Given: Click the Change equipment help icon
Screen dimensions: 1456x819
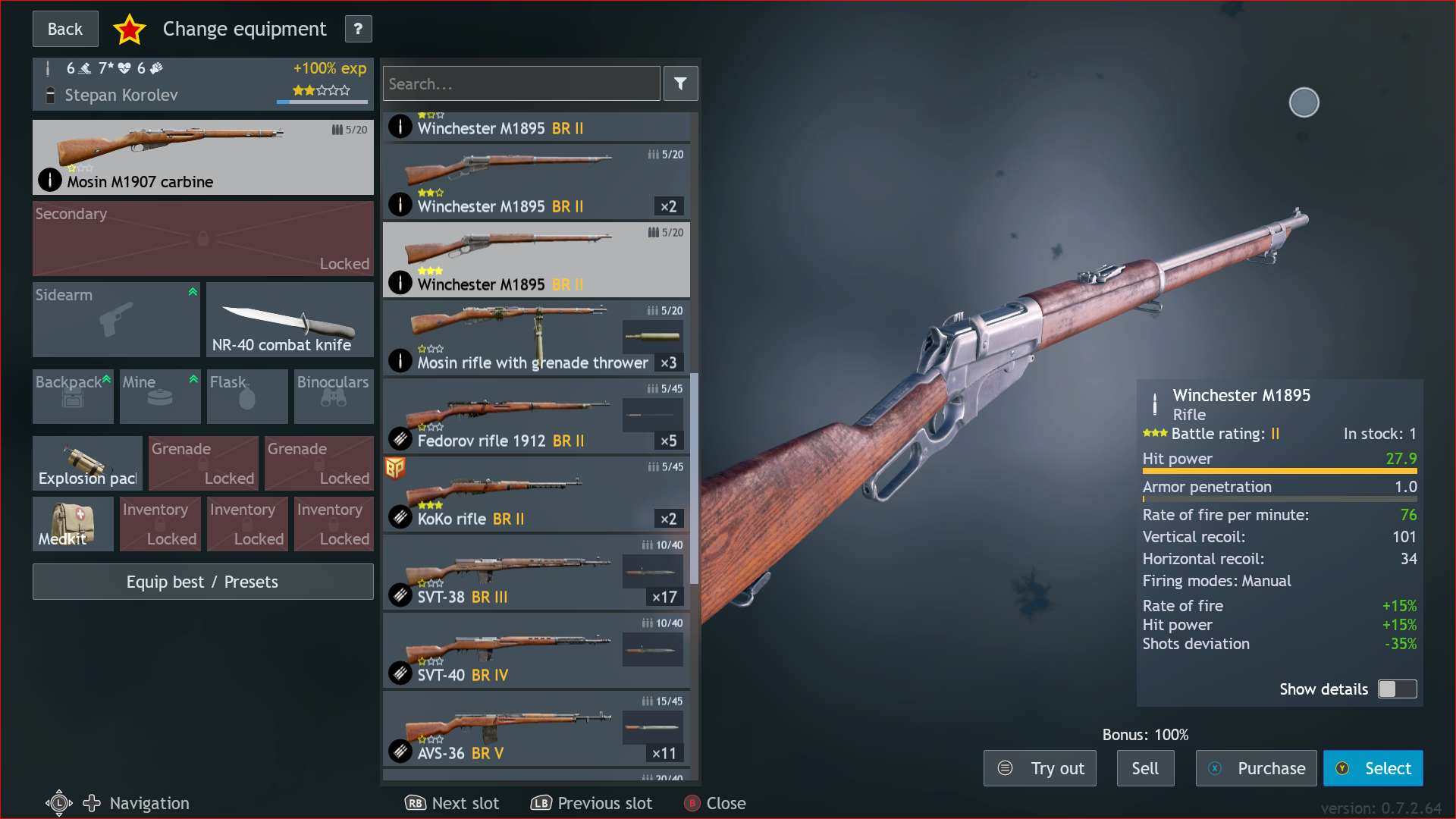Looking at the screenshot, I should (x=358, y=29).
